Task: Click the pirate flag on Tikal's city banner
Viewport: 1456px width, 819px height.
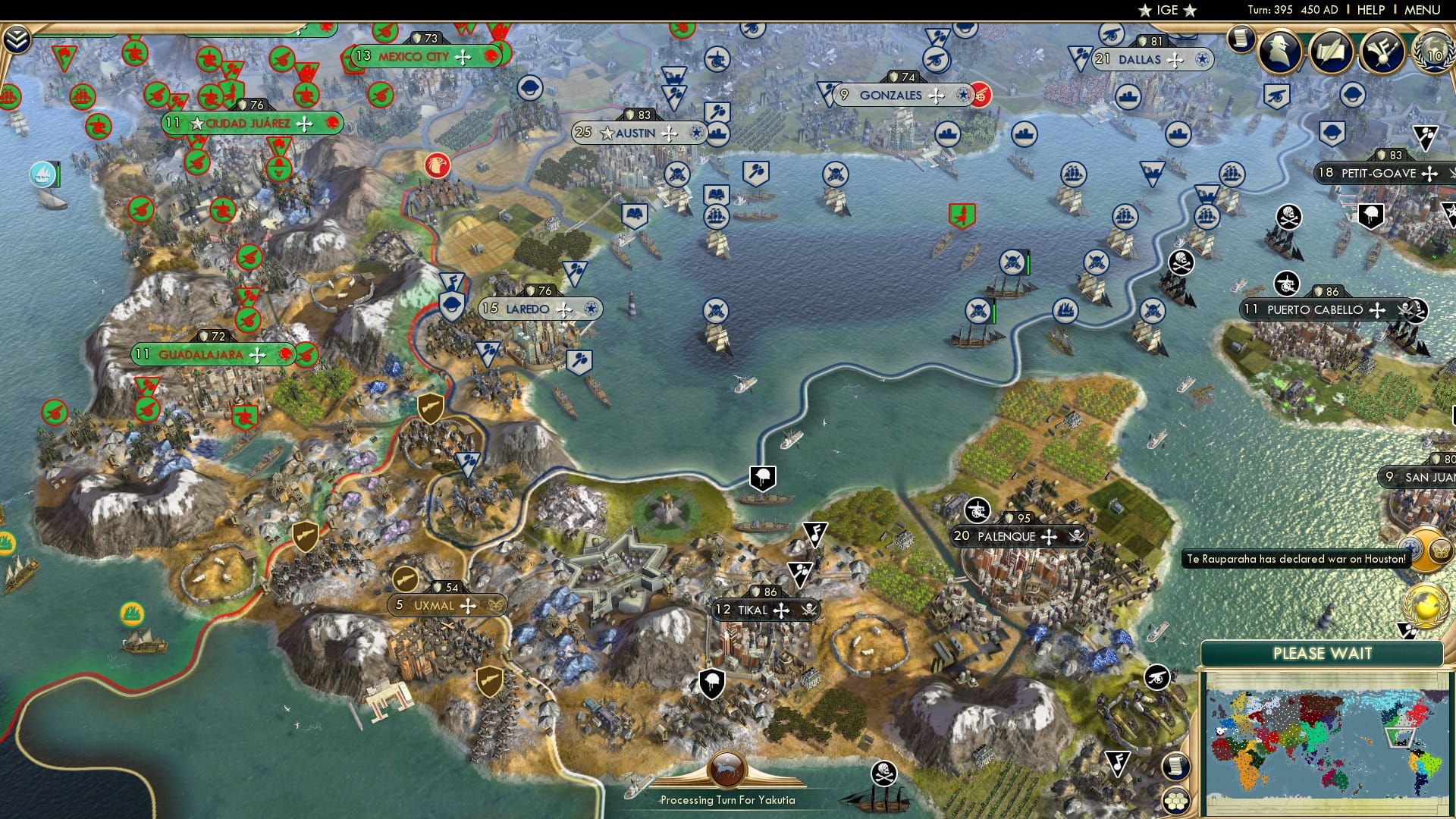Action: pyautogui.click(x=811, y=609)
